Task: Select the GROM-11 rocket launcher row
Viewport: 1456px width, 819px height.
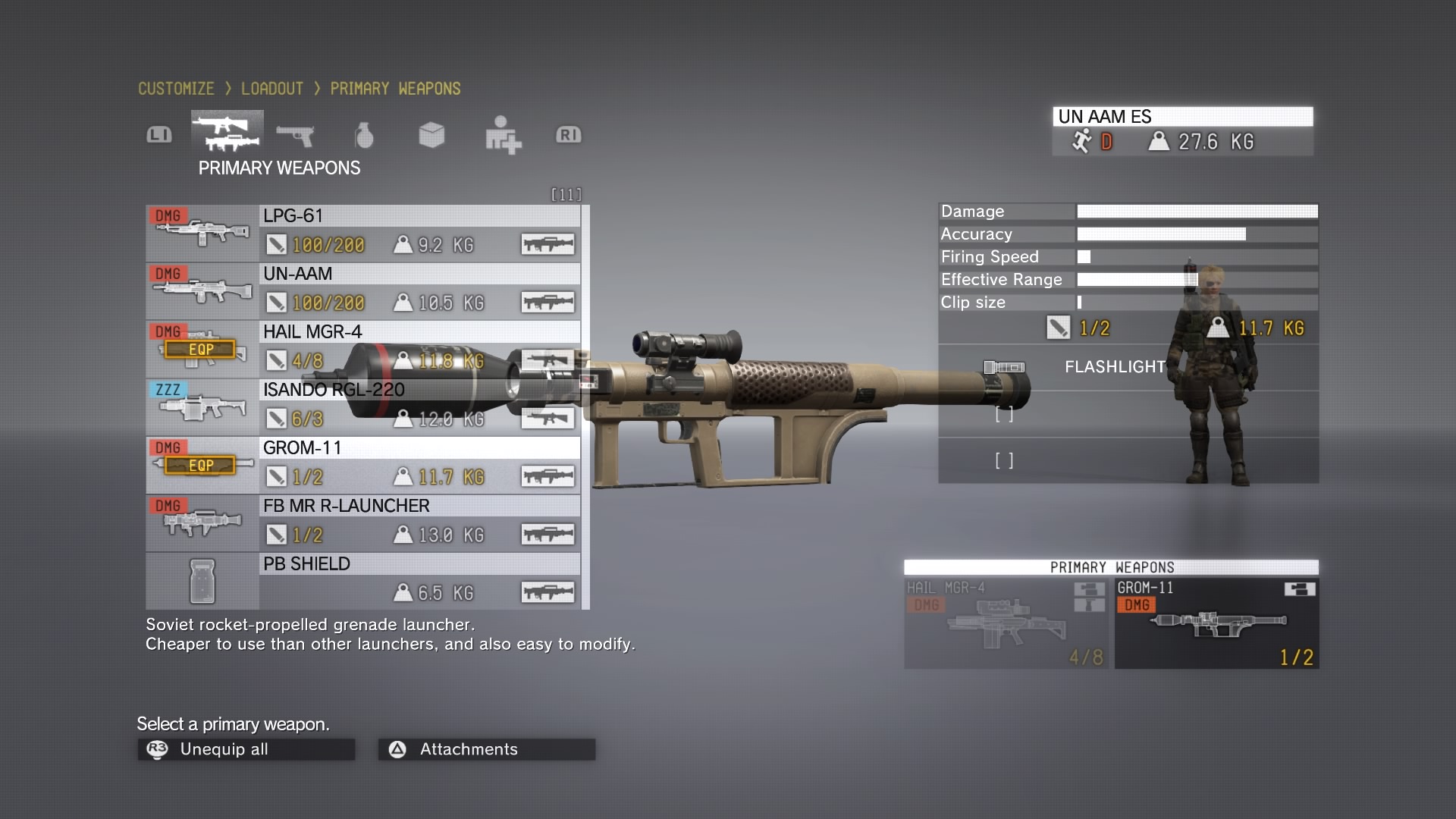Action: 362,465
